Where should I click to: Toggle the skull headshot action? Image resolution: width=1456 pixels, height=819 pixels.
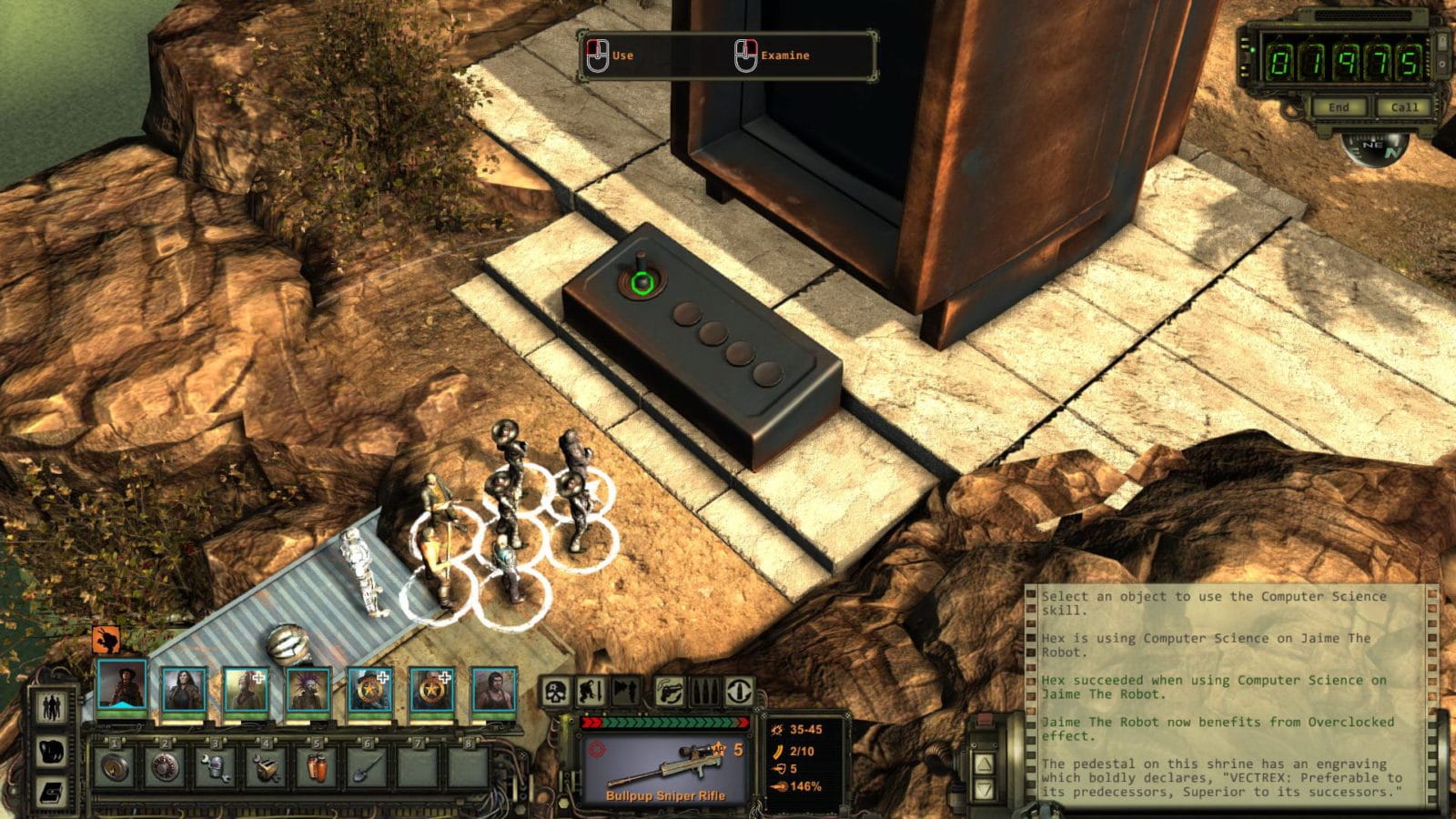coord(557,693)
